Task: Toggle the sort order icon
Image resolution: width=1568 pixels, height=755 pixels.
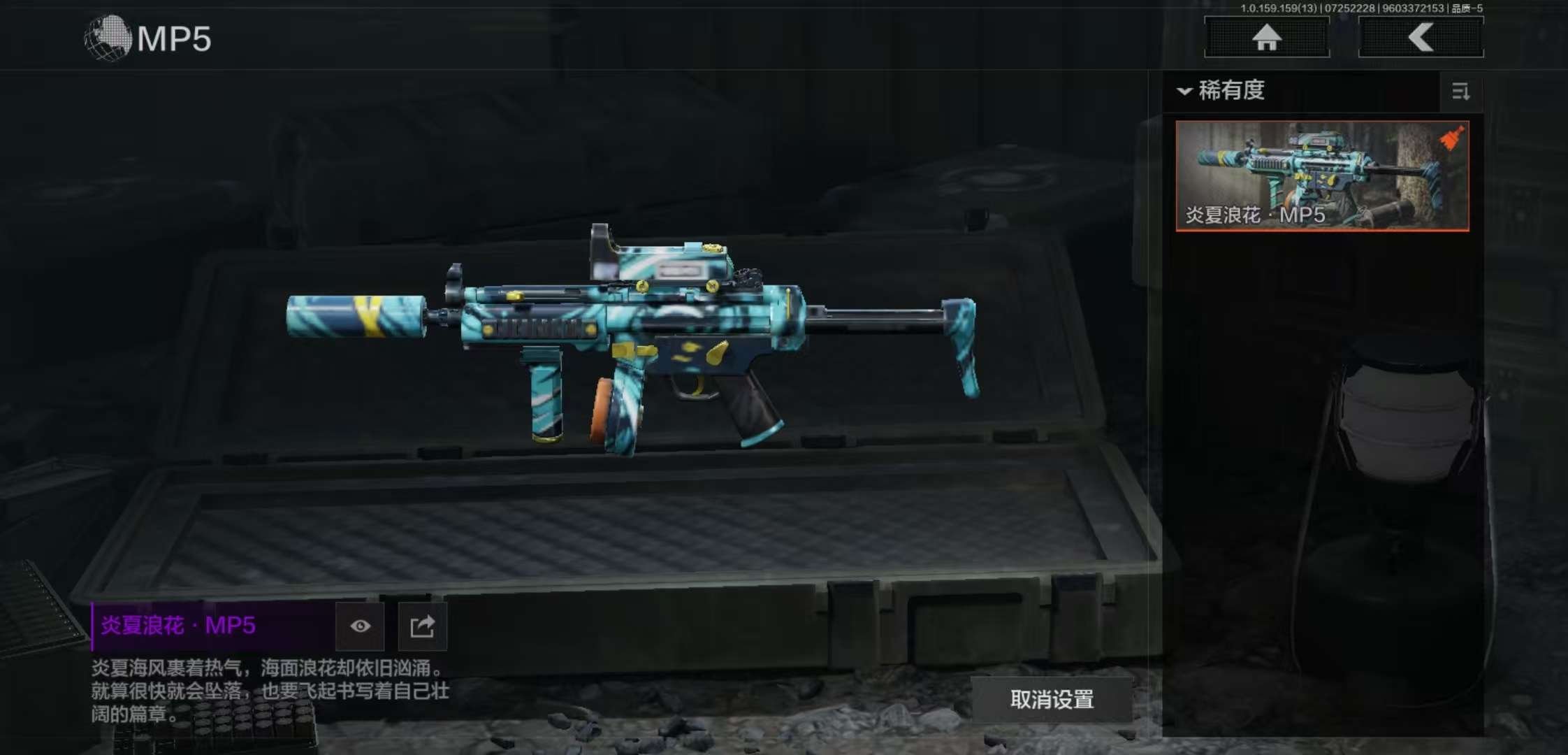Action: (x=1460, y=92)
